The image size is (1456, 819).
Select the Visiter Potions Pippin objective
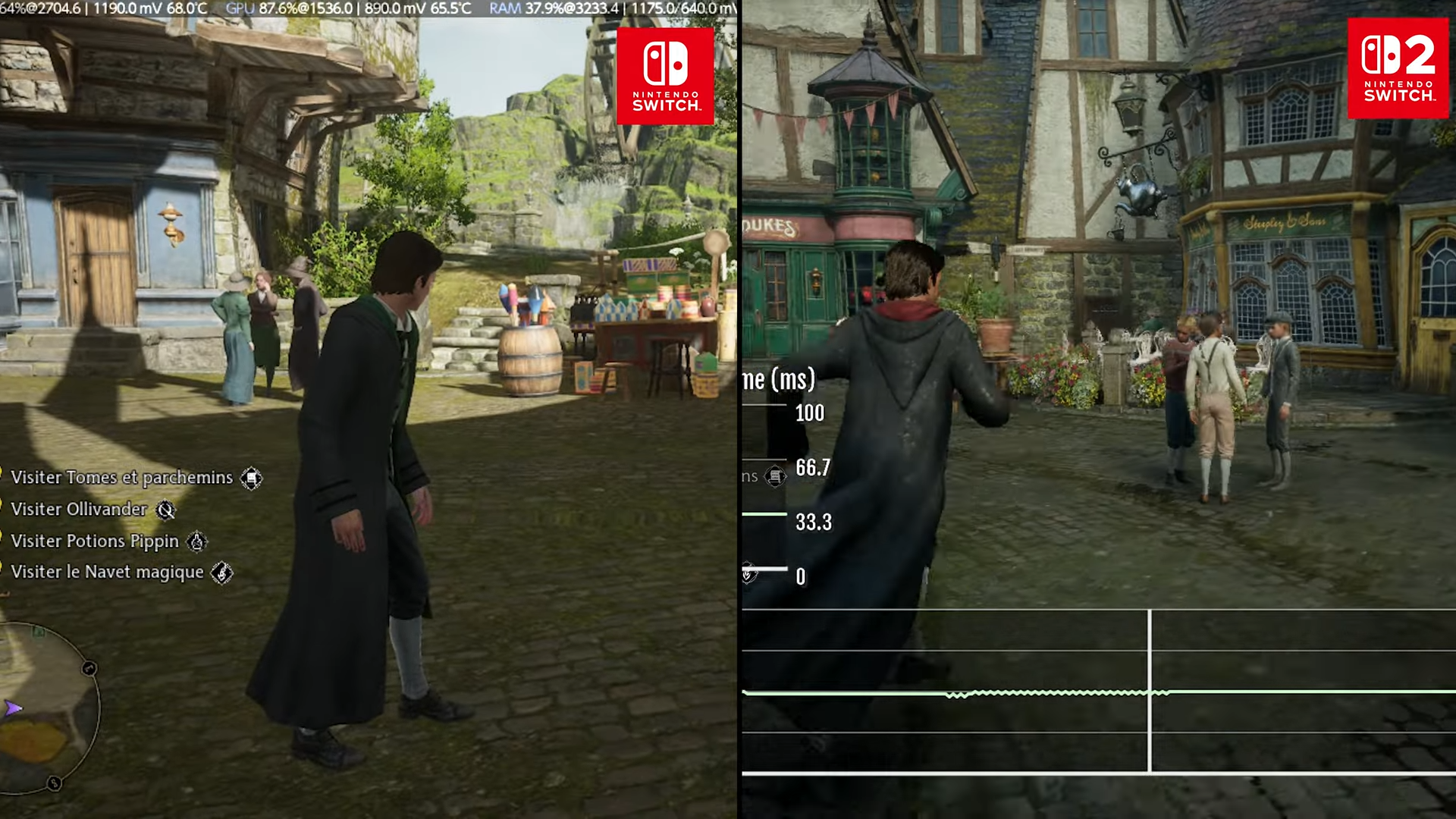pos(95,541)
